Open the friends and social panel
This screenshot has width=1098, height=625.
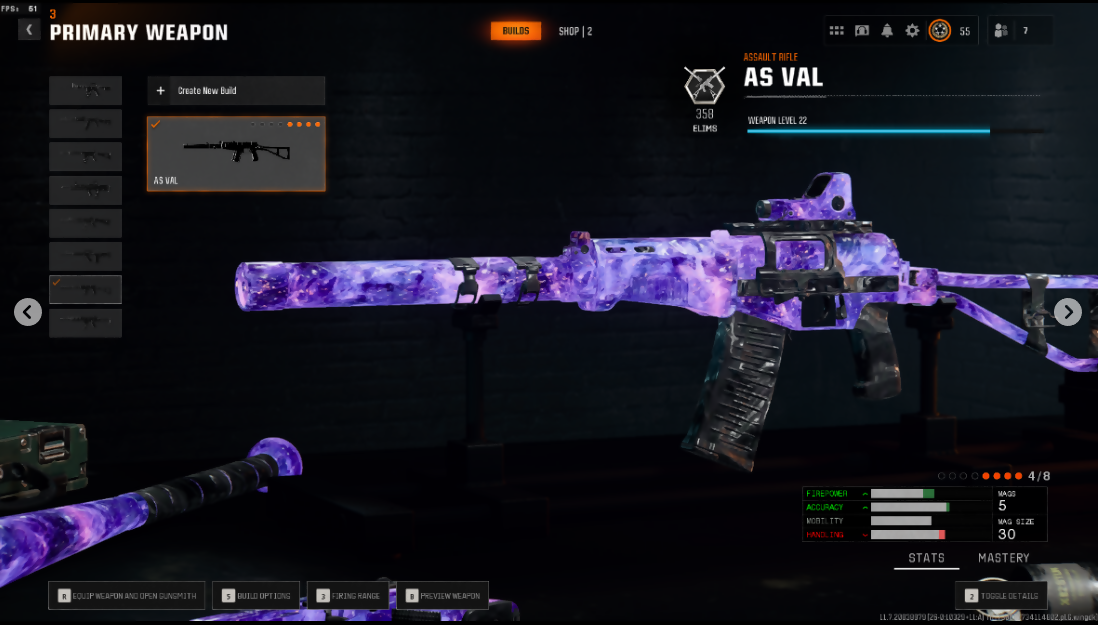(1001, 31)
